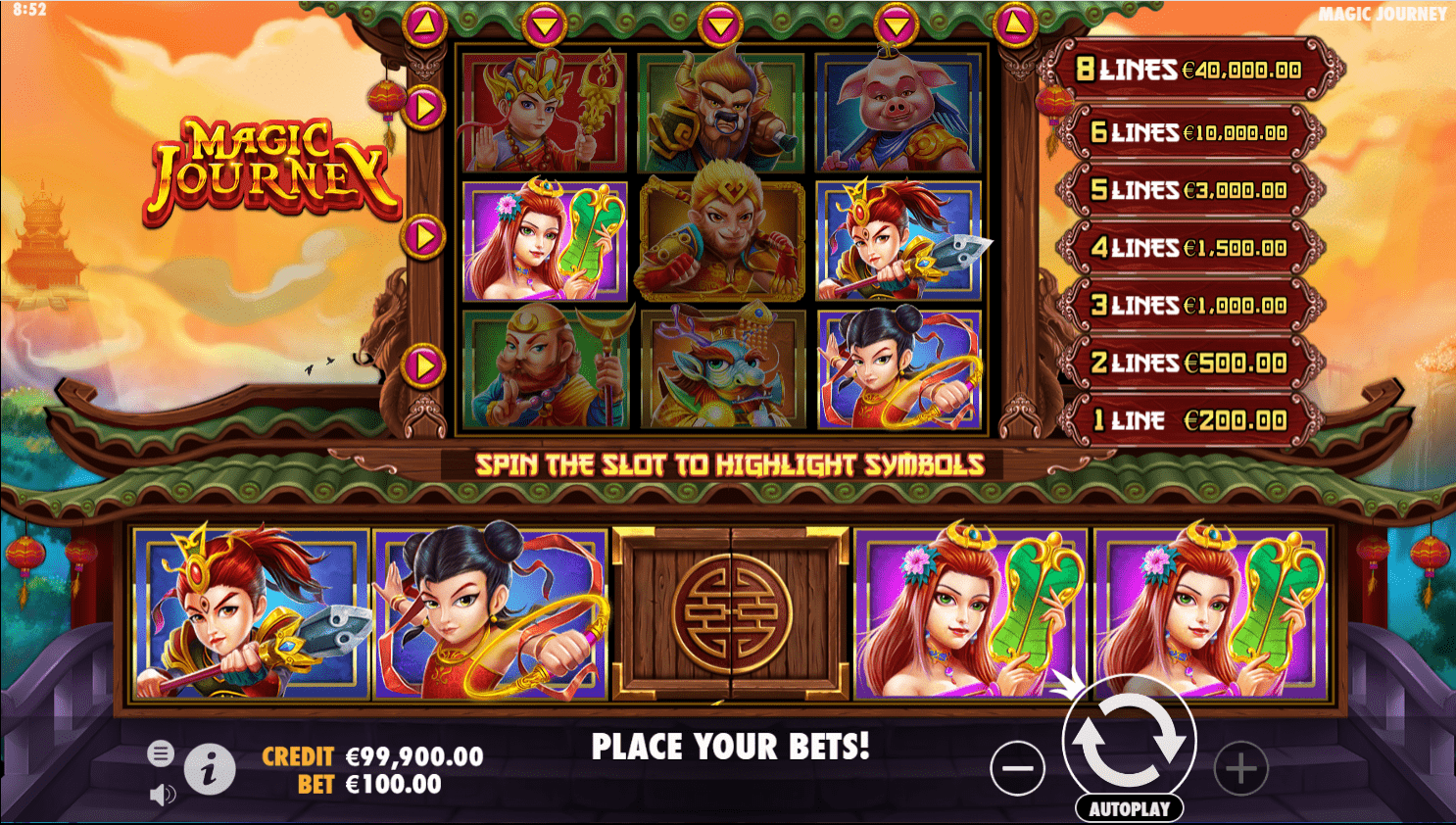Open the hamburger menu
The height and width of the screenshot is (825, 1456).
[162, 753]
